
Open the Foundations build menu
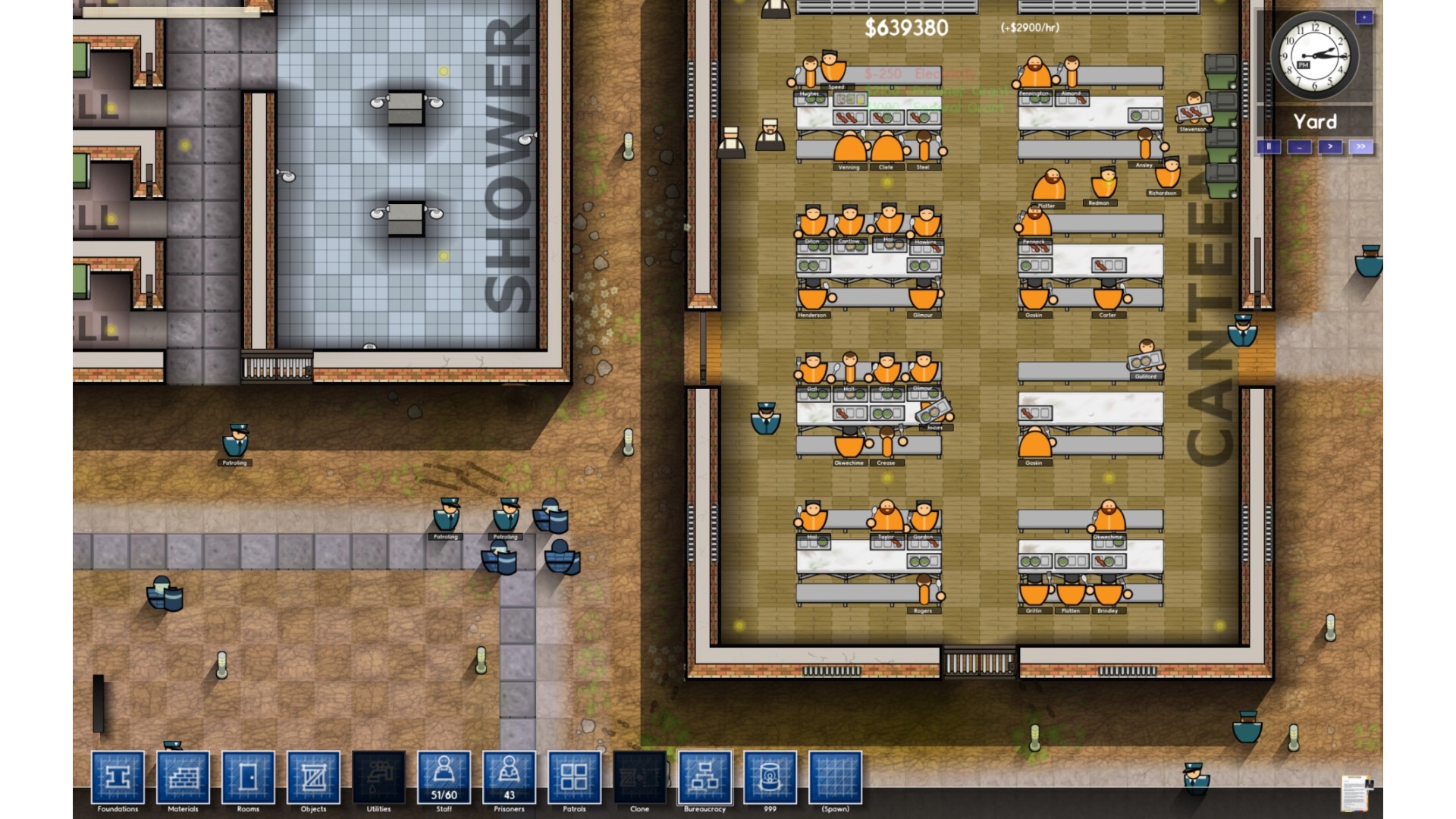pyautogui.click(x=118, y=777)
